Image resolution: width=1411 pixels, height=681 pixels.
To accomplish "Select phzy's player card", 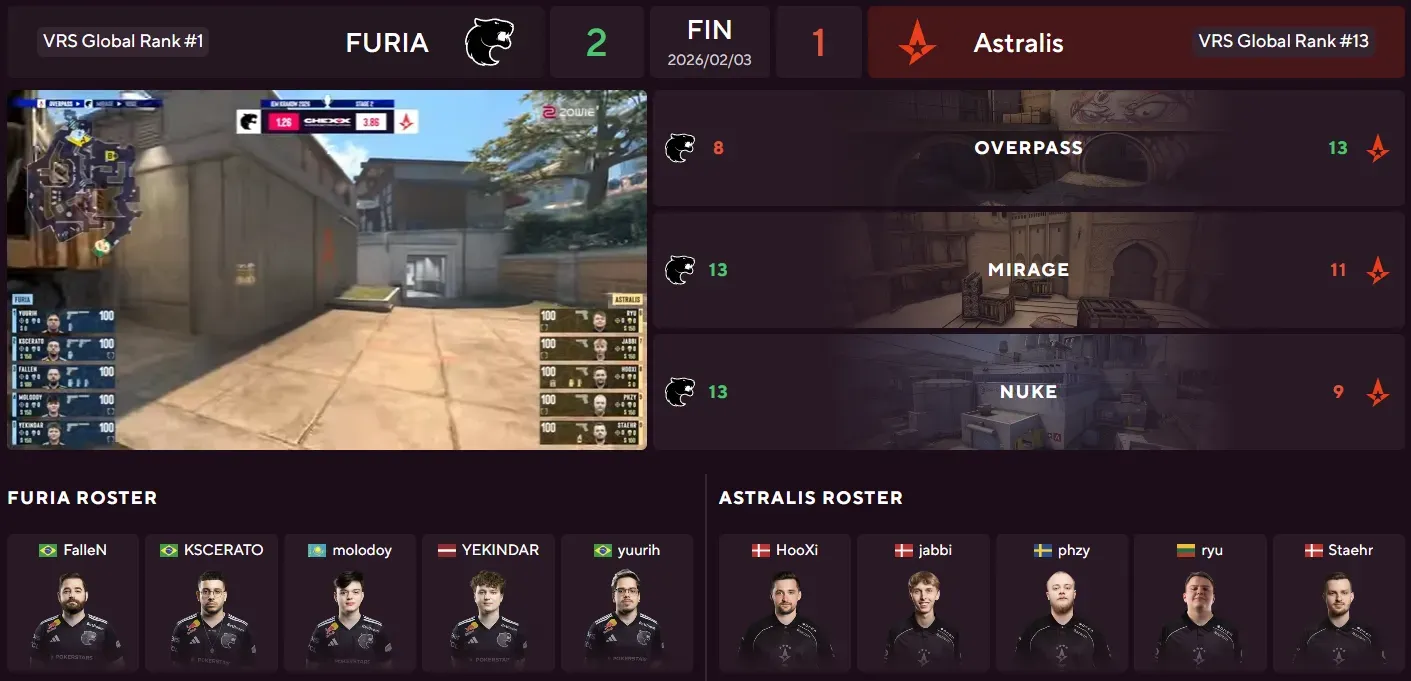I will pyautogui.click(x=1061, y=603).
